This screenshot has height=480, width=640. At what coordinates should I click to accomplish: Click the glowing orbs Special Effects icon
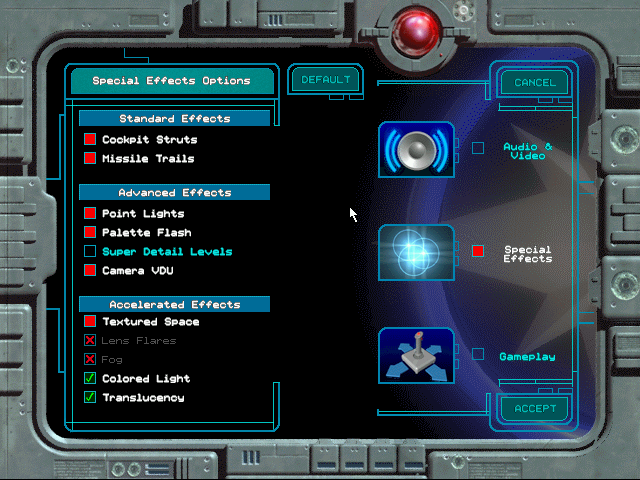416,252
